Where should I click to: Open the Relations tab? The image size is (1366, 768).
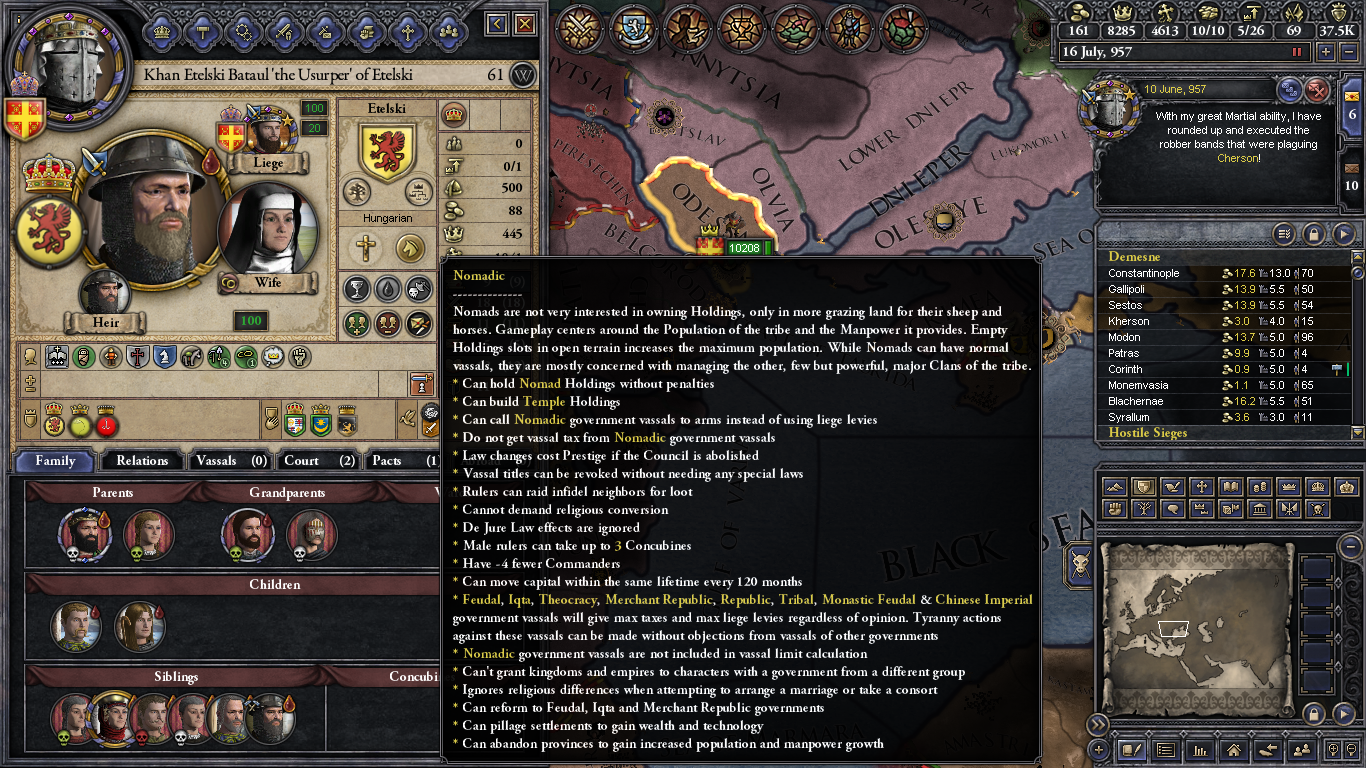[141, 461]
